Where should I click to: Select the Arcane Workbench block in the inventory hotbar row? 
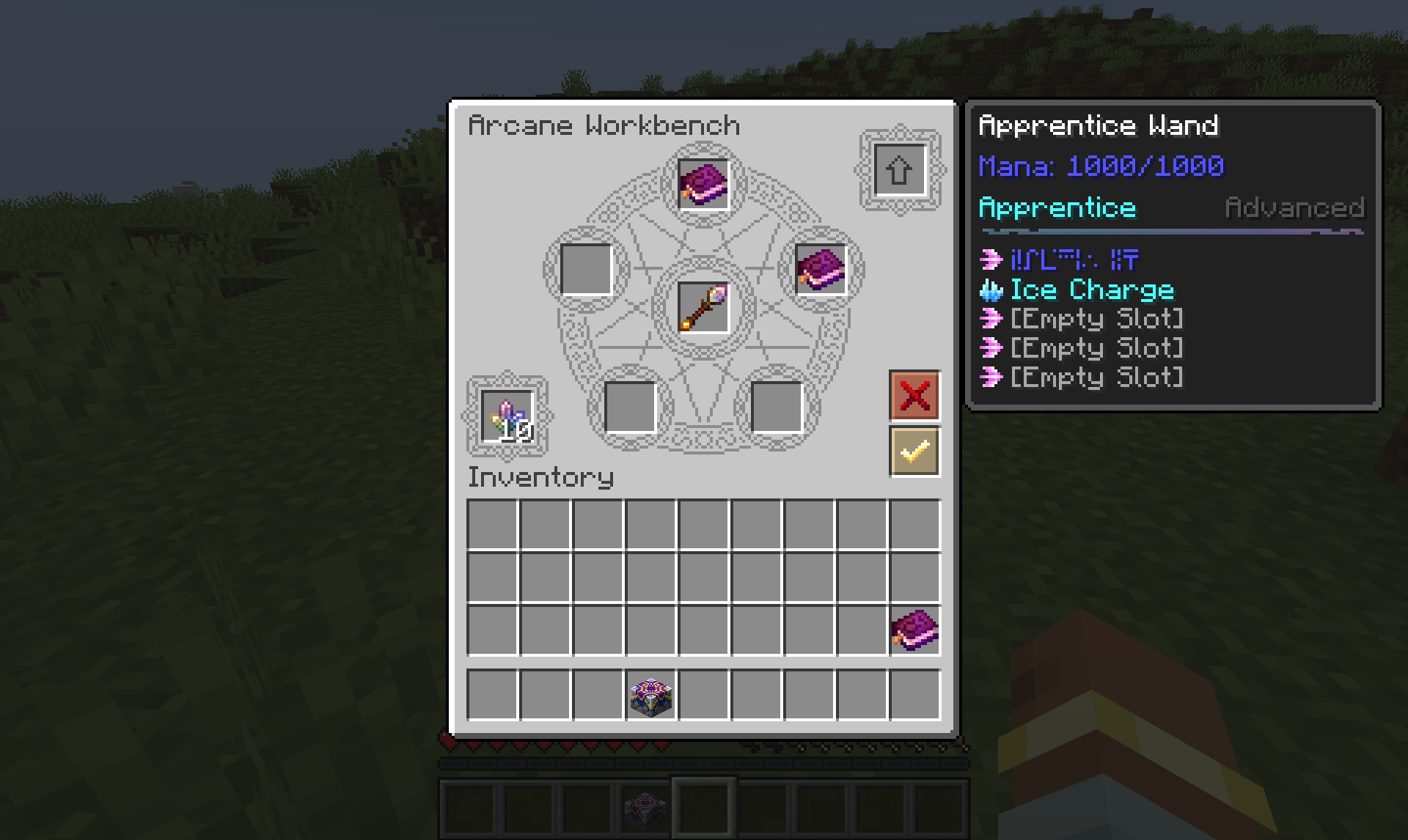(649, 695)
